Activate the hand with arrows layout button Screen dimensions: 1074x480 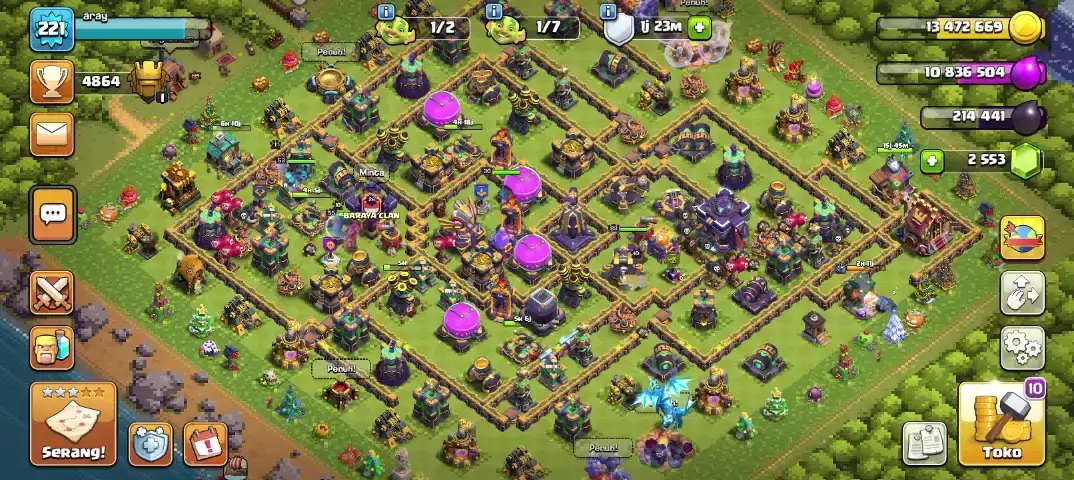1022,293
